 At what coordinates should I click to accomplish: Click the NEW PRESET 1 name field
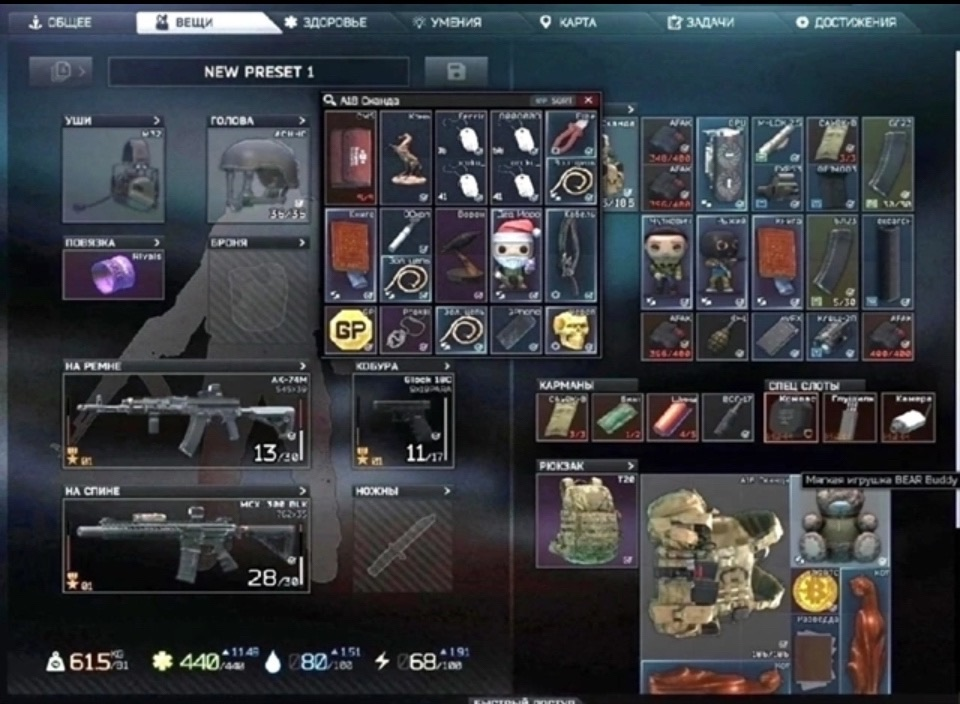click(x=258, y=71)
